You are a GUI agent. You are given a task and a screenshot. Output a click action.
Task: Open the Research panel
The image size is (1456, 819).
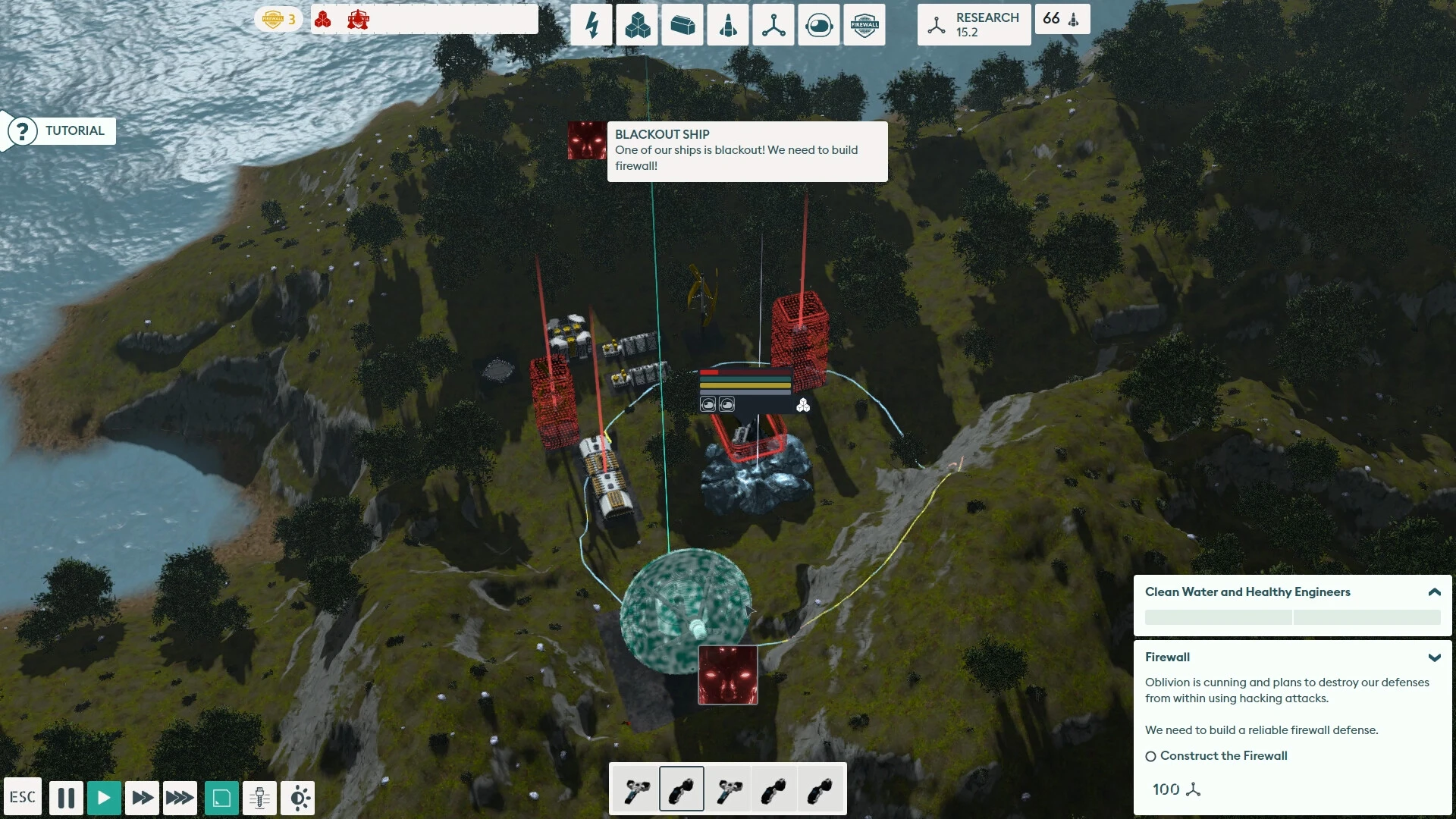(974, 25)
